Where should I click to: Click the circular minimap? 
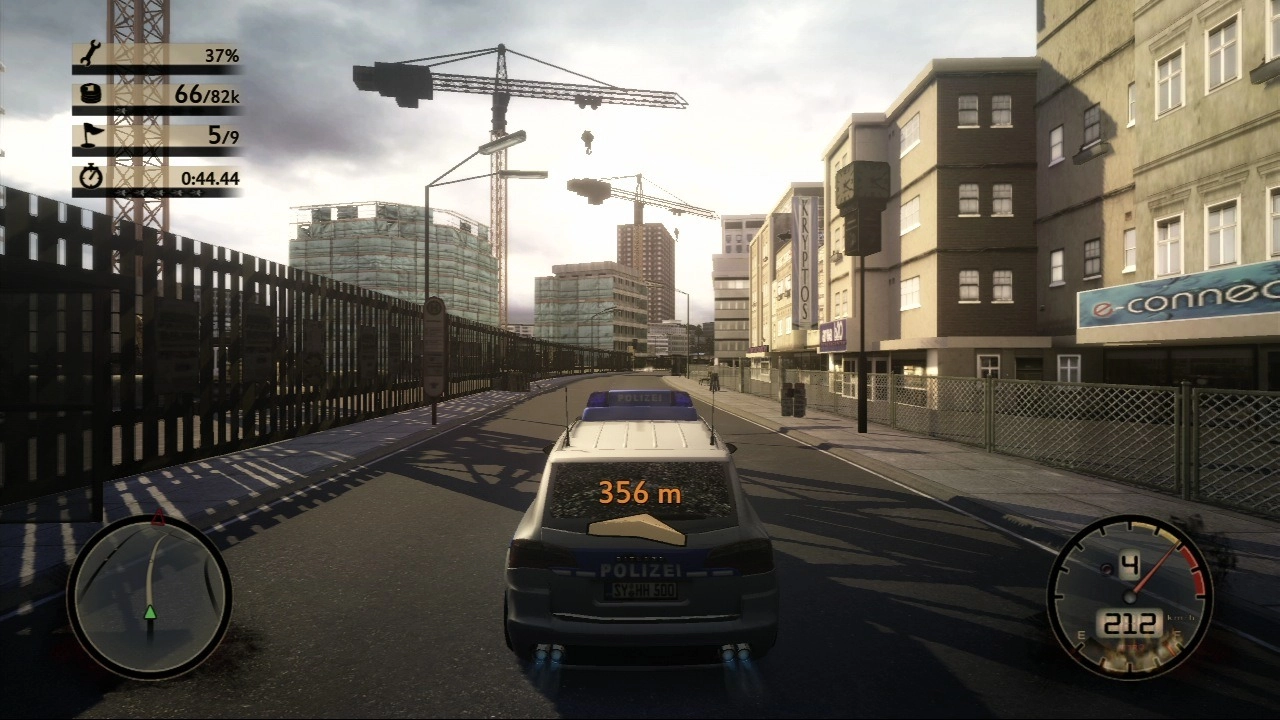point(149,597)
